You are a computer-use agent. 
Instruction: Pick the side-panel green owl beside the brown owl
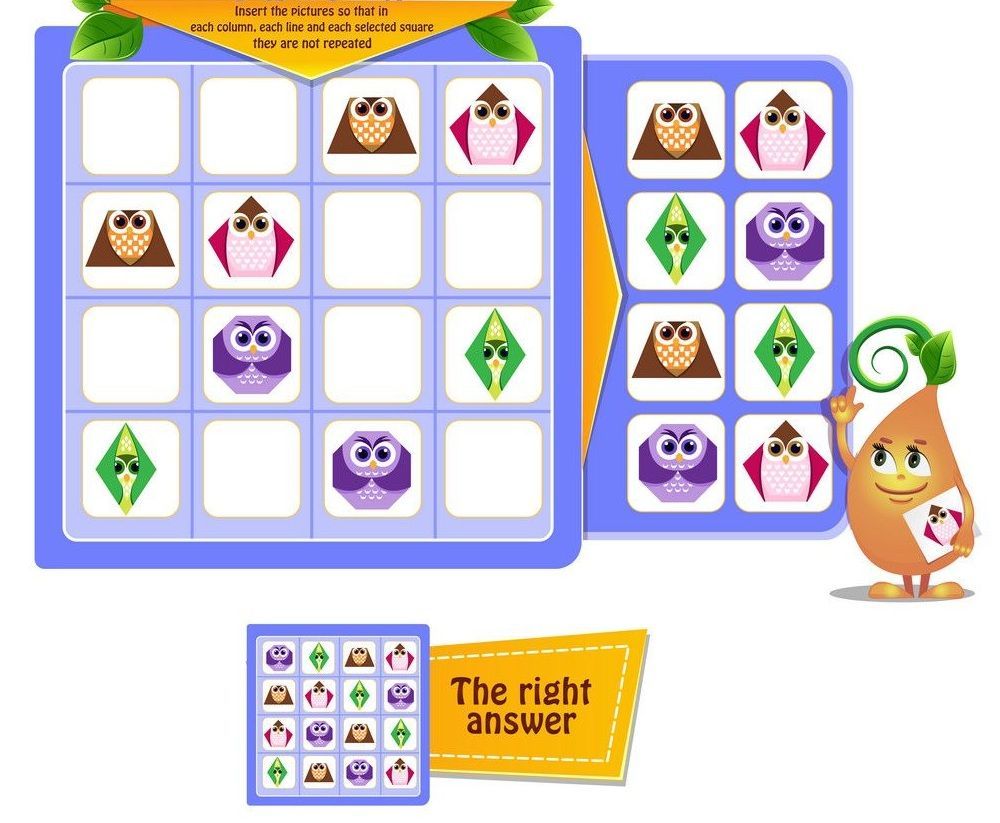tap(784, 352)
